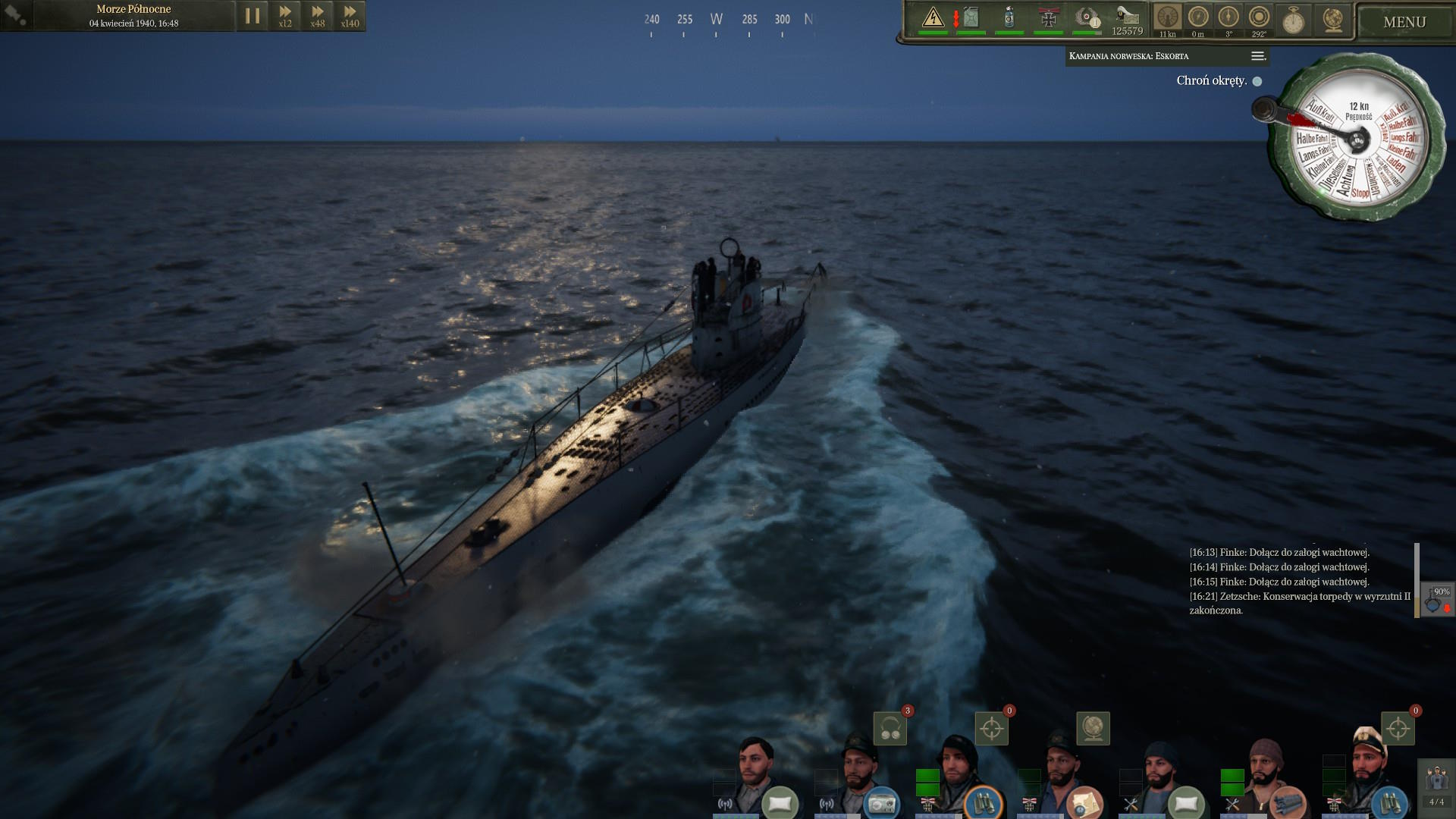Select the radio task icon on crewman

click(881, 802)
